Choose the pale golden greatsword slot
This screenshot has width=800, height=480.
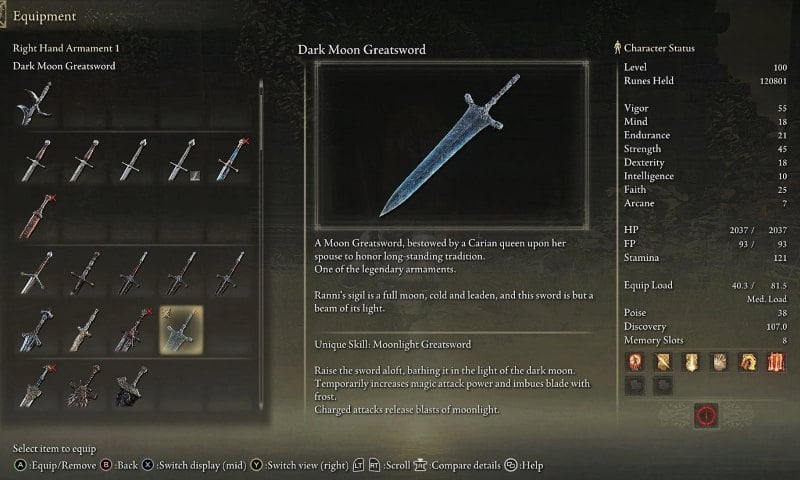click(x=84, y=329)
